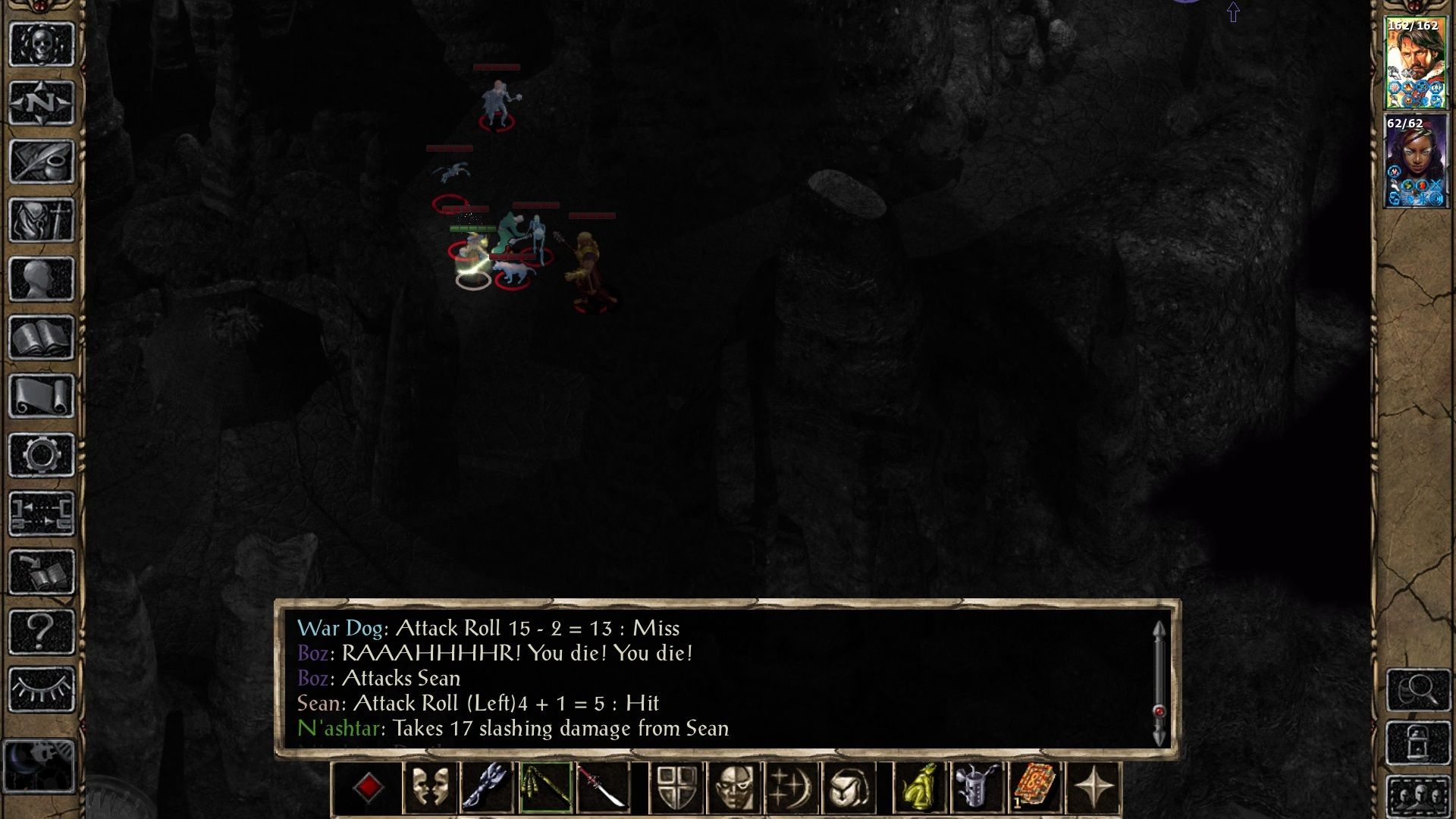
Task: Activate the shield guard button
Action: 677,788
